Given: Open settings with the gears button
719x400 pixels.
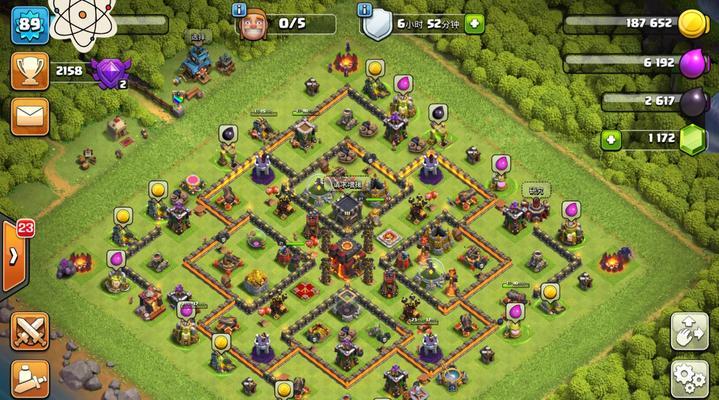Looking at the screenshot, I should click(x=689, y=380).
